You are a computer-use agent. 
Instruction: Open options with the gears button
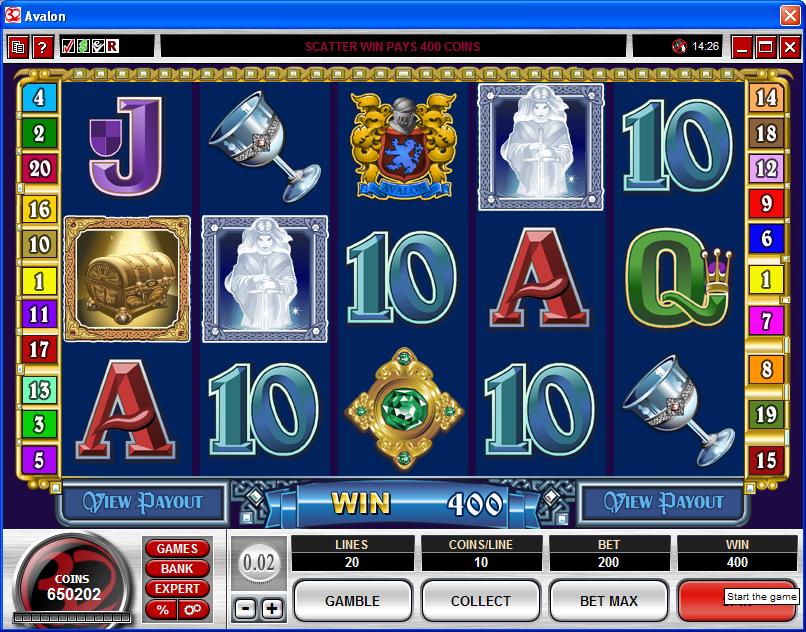(192, 609)
